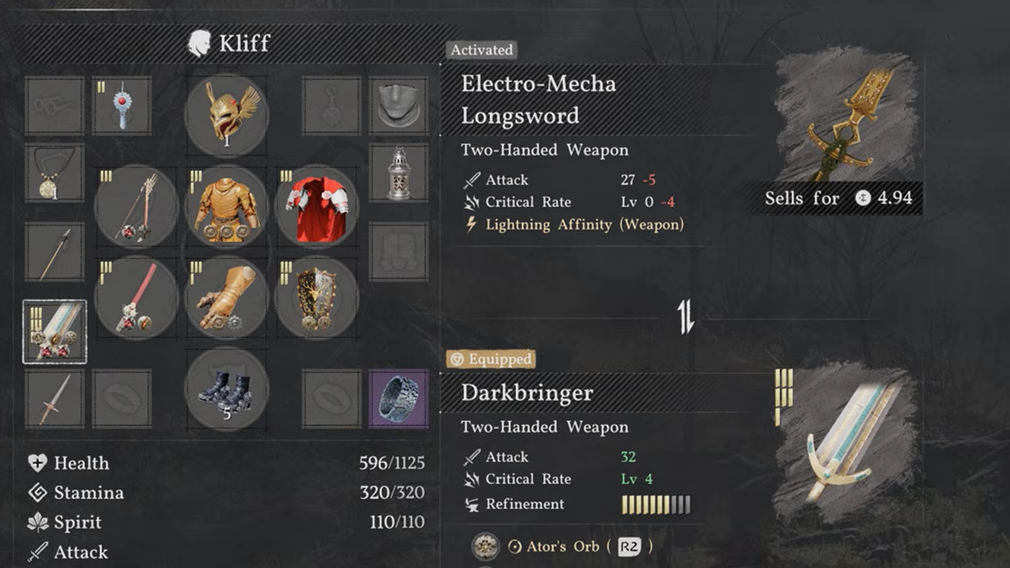Select the golden gauntlets slot
Viewport: 1010px width, 568px height.
tap(226, 298)
